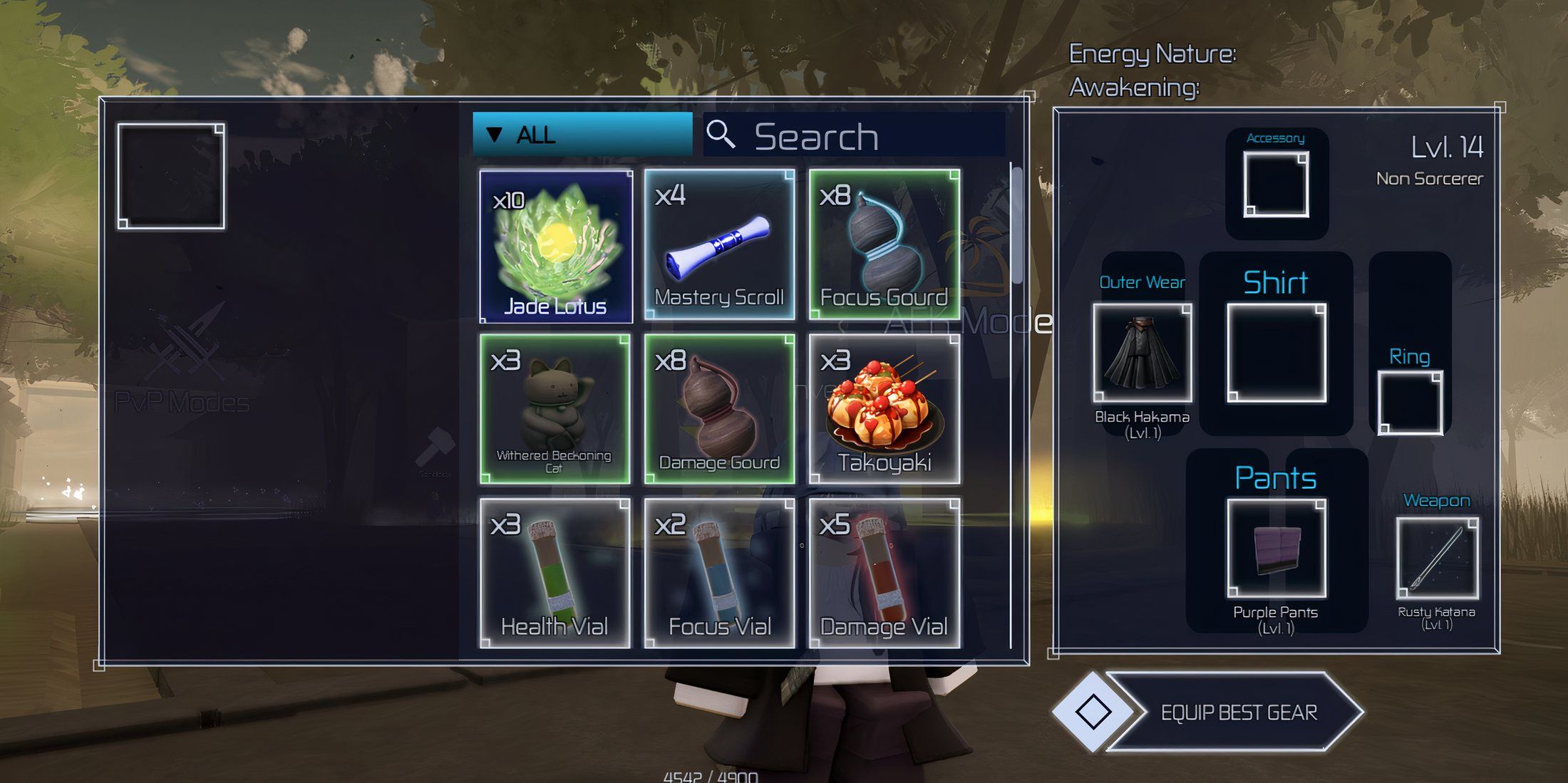Click the search magnifying glass icon
1568x783 pixels.
coord(723,134)
